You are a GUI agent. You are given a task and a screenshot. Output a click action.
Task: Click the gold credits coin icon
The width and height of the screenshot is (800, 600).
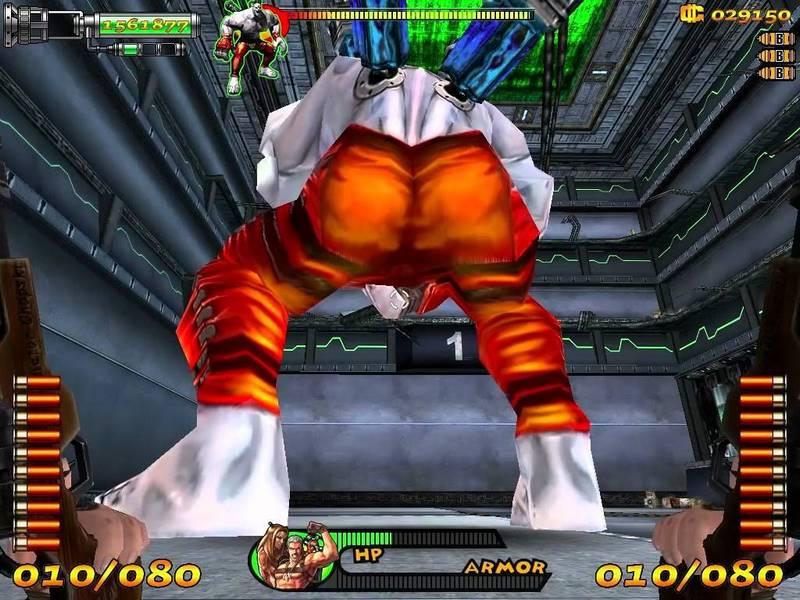691,14
